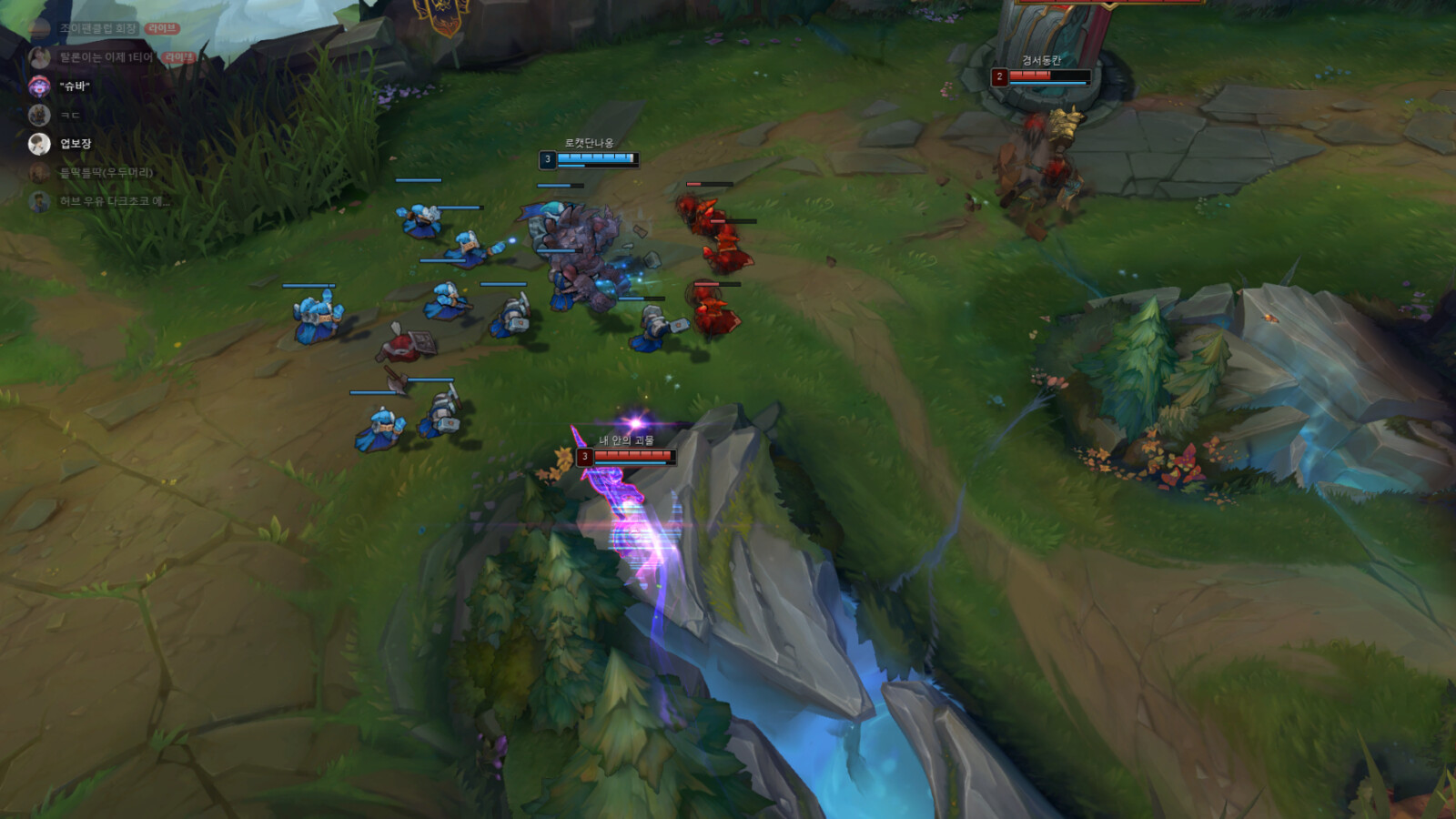Click 경서동칸's level 2 badge
The width and height of the screenshot is (1456, 819).
pos(999,77)
